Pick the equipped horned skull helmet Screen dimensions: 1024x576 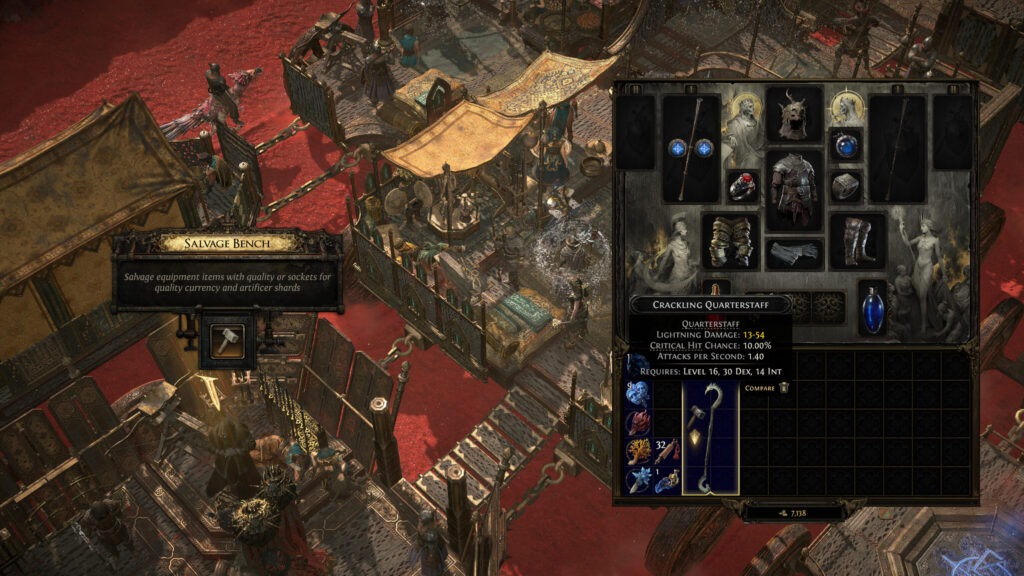tap(794, 115)
